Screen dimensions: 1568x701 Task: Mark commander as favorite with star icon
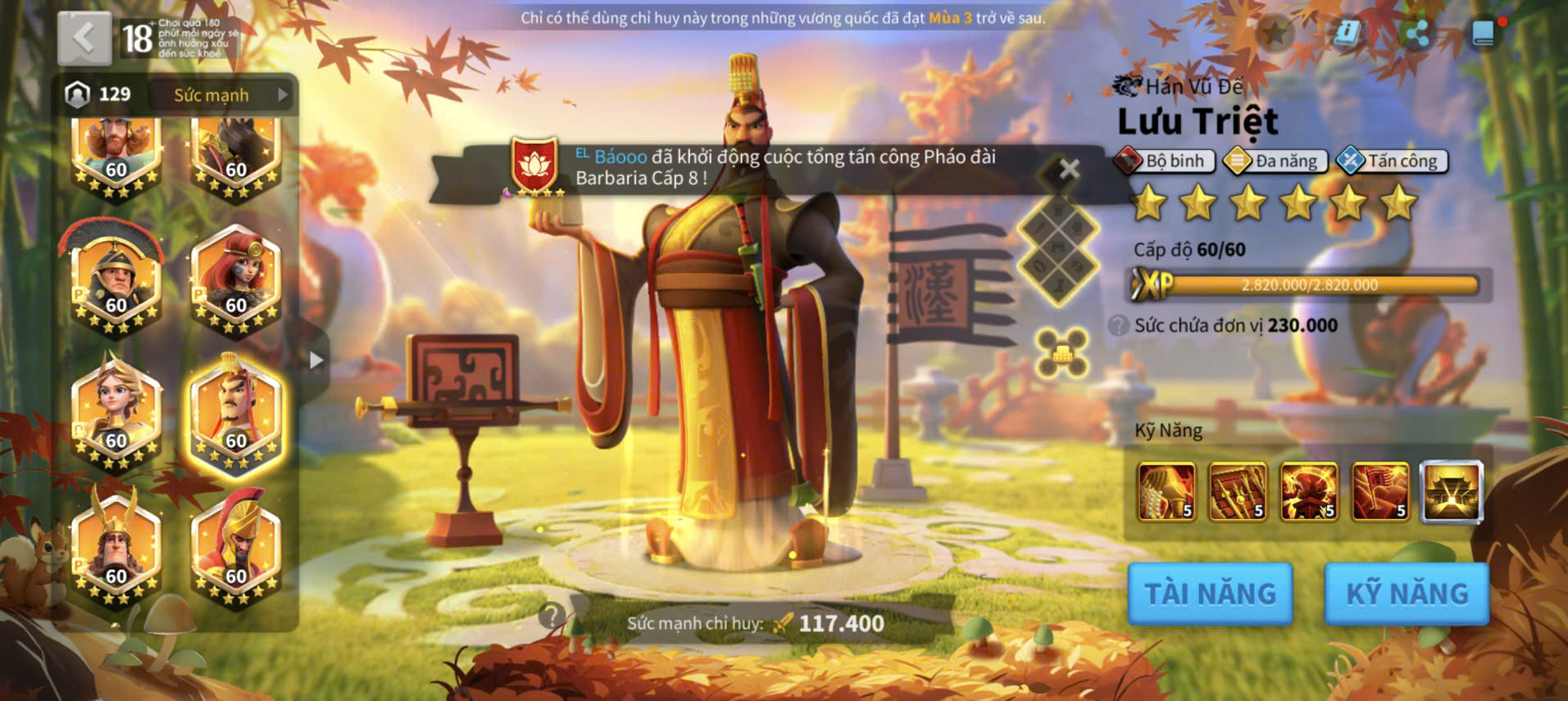[x=1275, y=34]
